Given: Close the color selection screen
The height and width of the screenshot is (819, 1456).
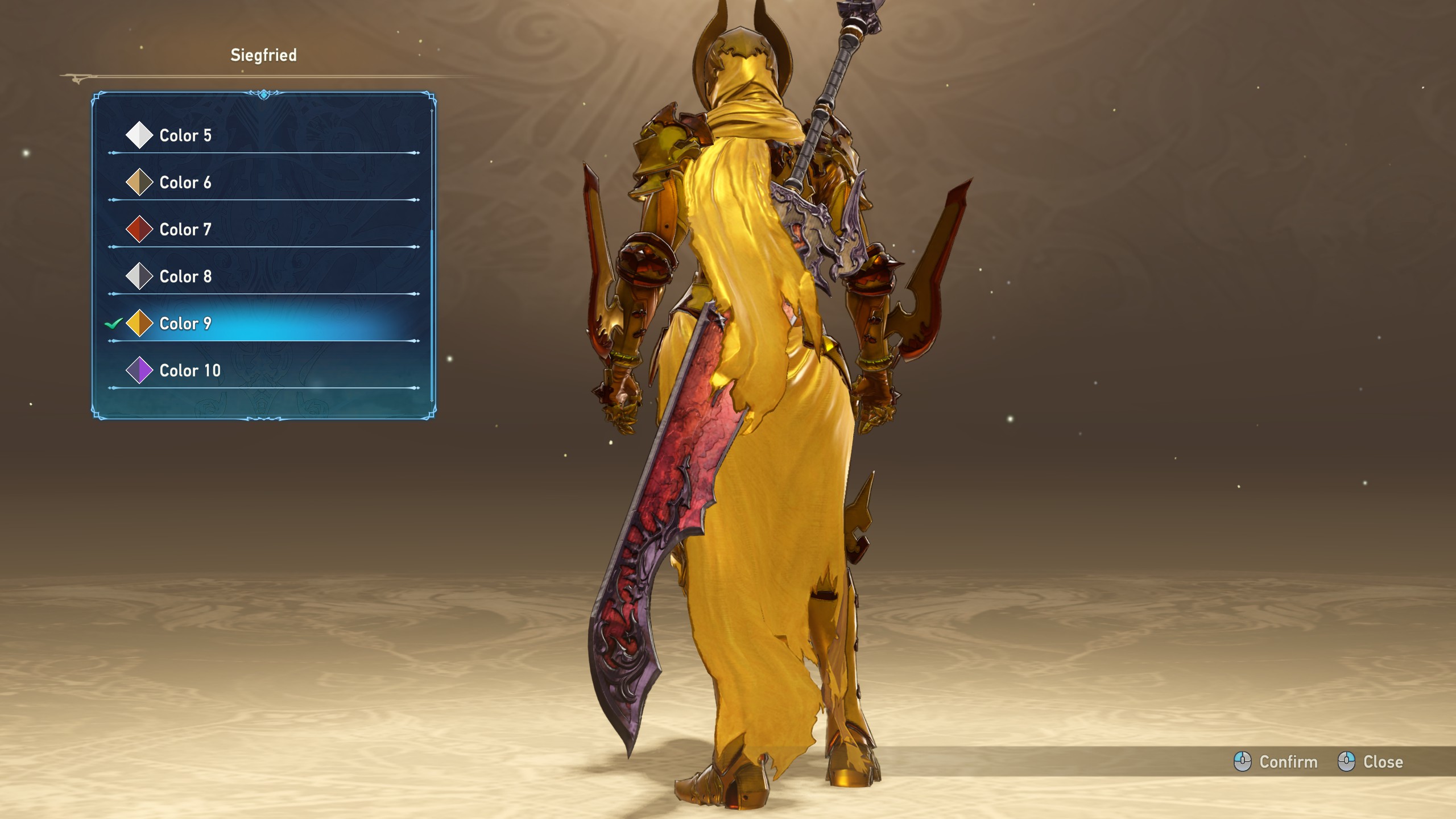Looking at the screenshot, I should click(1371, 762).
